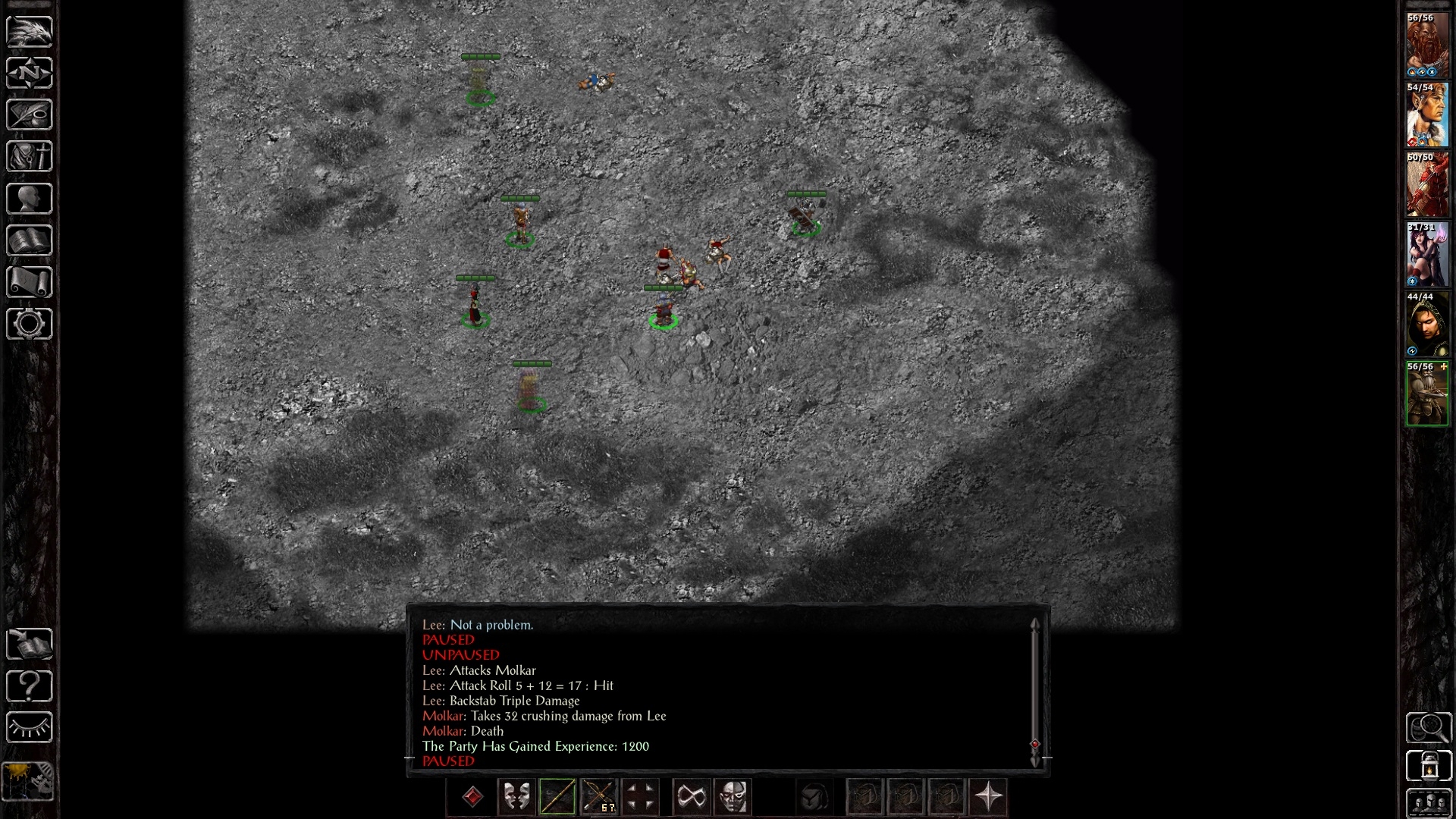The image size is (1456, 819).
Task: Equip the quarterstaff weapon slot
Action: click(557, 797)
